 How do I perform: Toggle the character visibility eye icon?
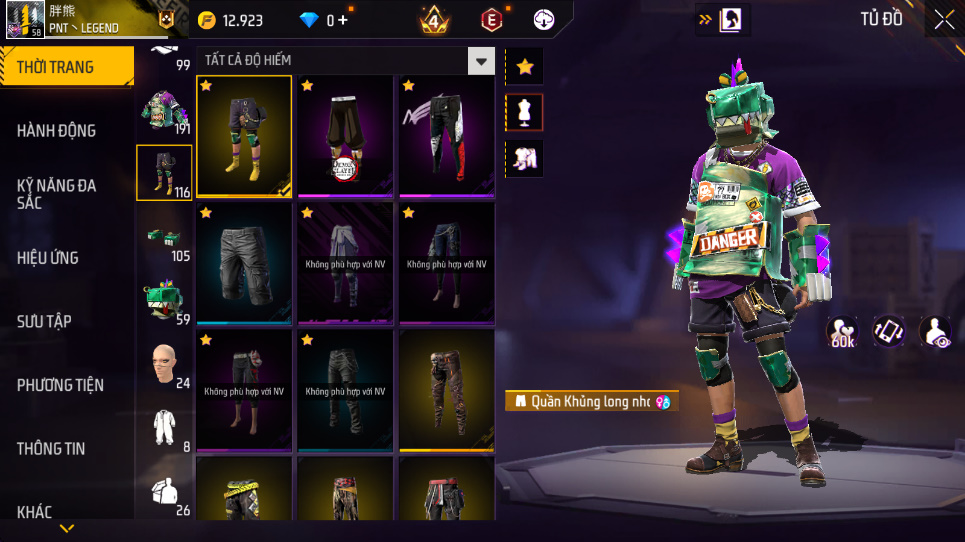[x=935, y=332]
